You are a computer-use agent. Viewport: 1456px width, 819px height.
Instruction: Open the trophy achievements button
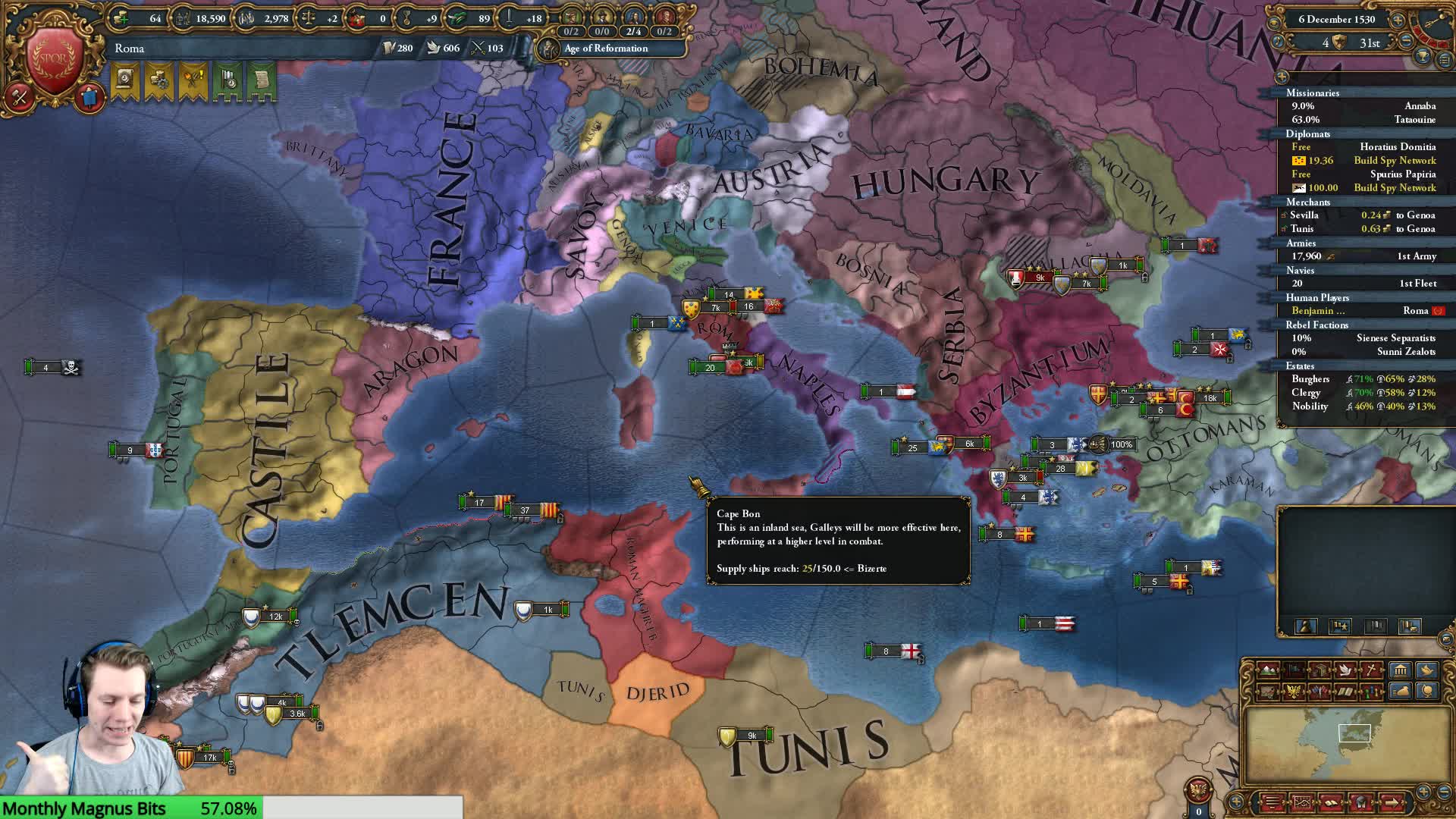pyautogui.click(x=1423, y=56)
